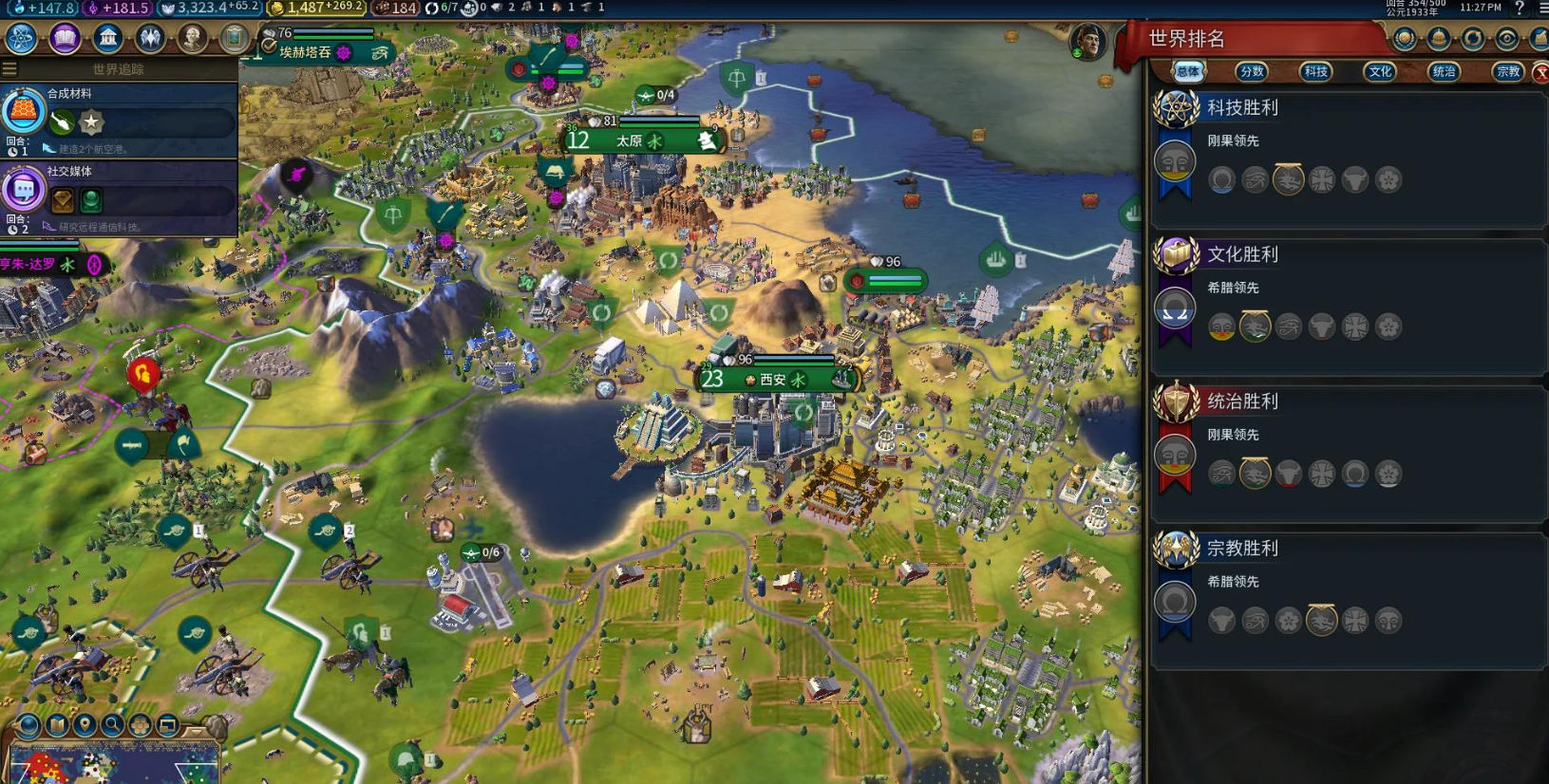
Task: Switch to the 科技 rankings tab
Action: point(1315,71)
